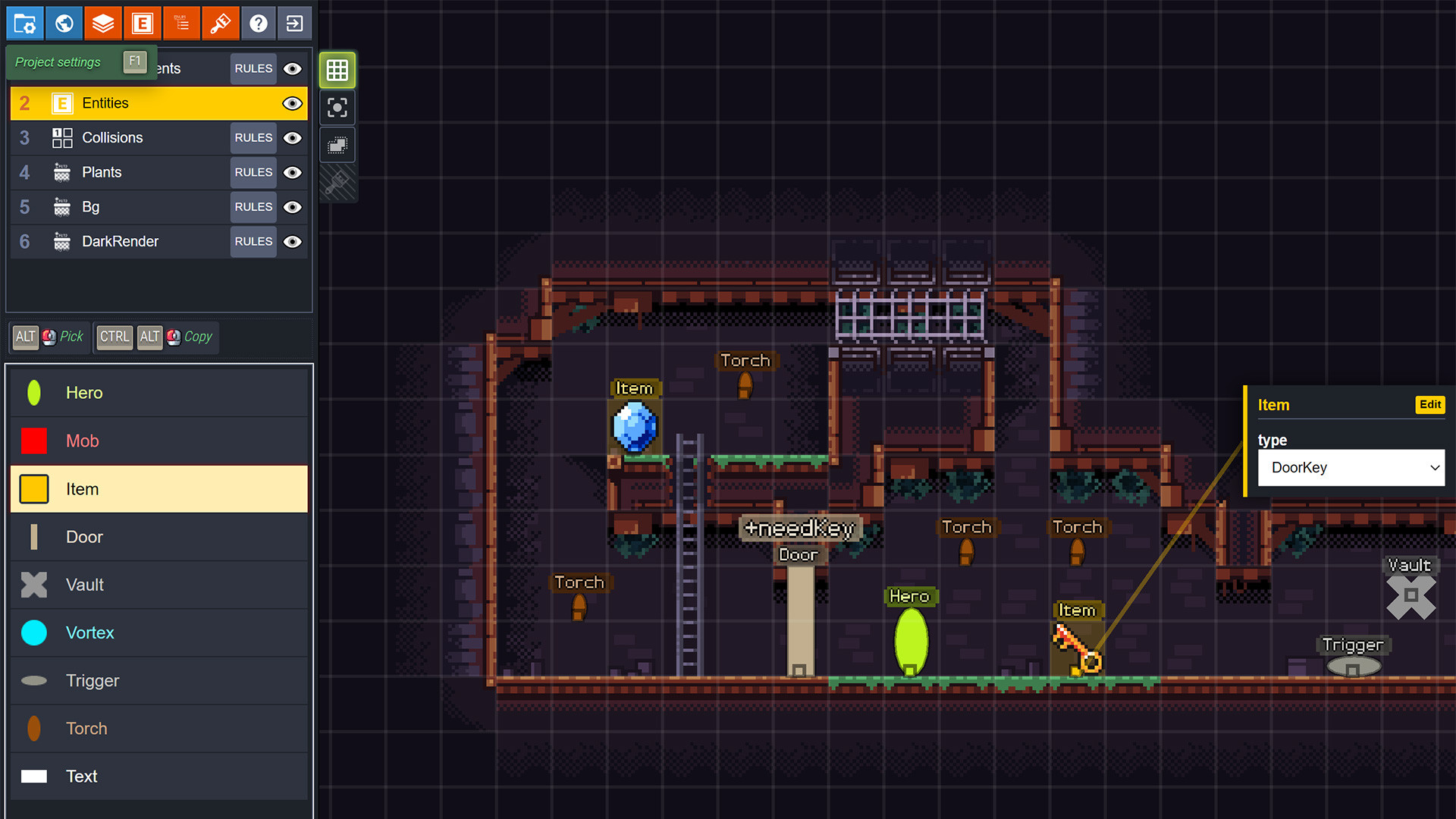Choose the DarkRender layer
Screen dimensions: 1456x819
click(x=120, y=242)
